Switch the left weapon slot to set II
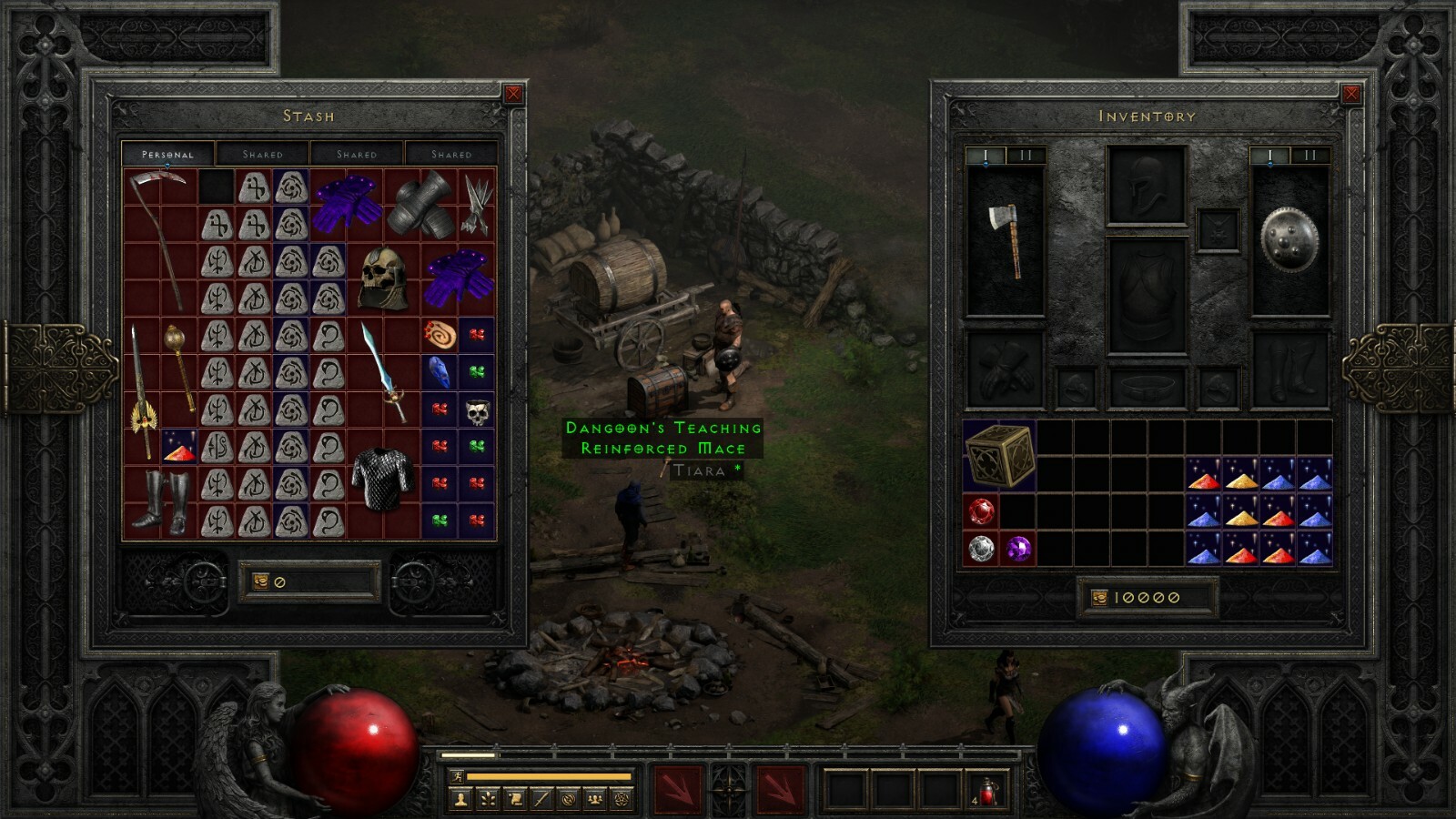1456x819 pixels. coord(1025,155)
